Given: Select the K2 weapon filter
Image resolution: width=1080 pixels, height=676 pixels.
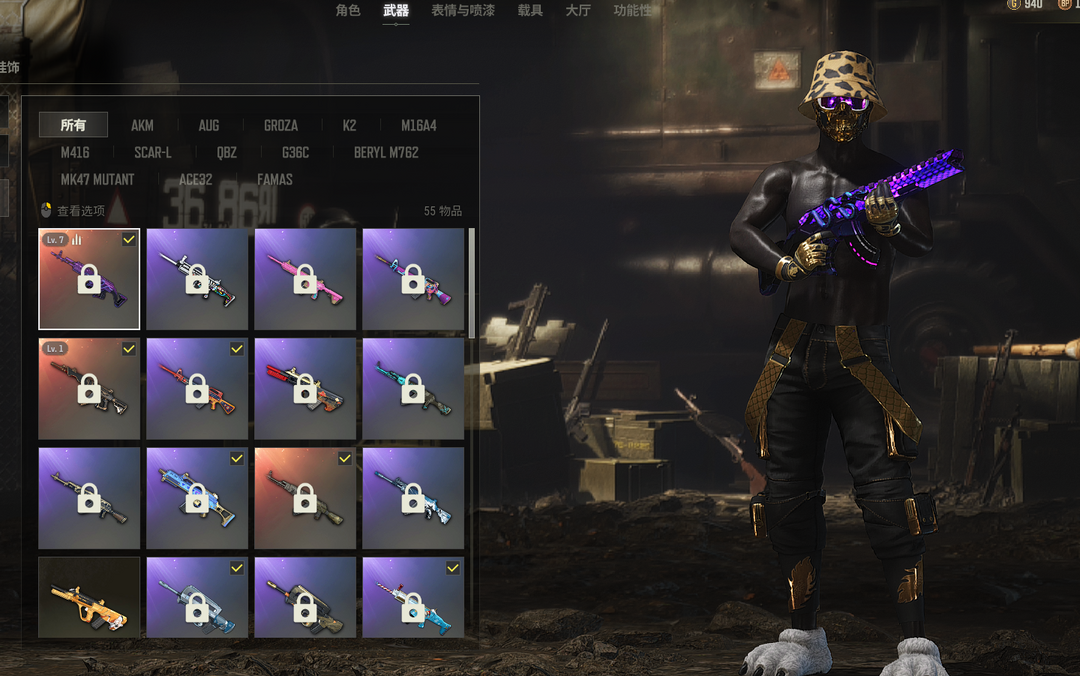Looking at the screenshot, I should 349,125.
